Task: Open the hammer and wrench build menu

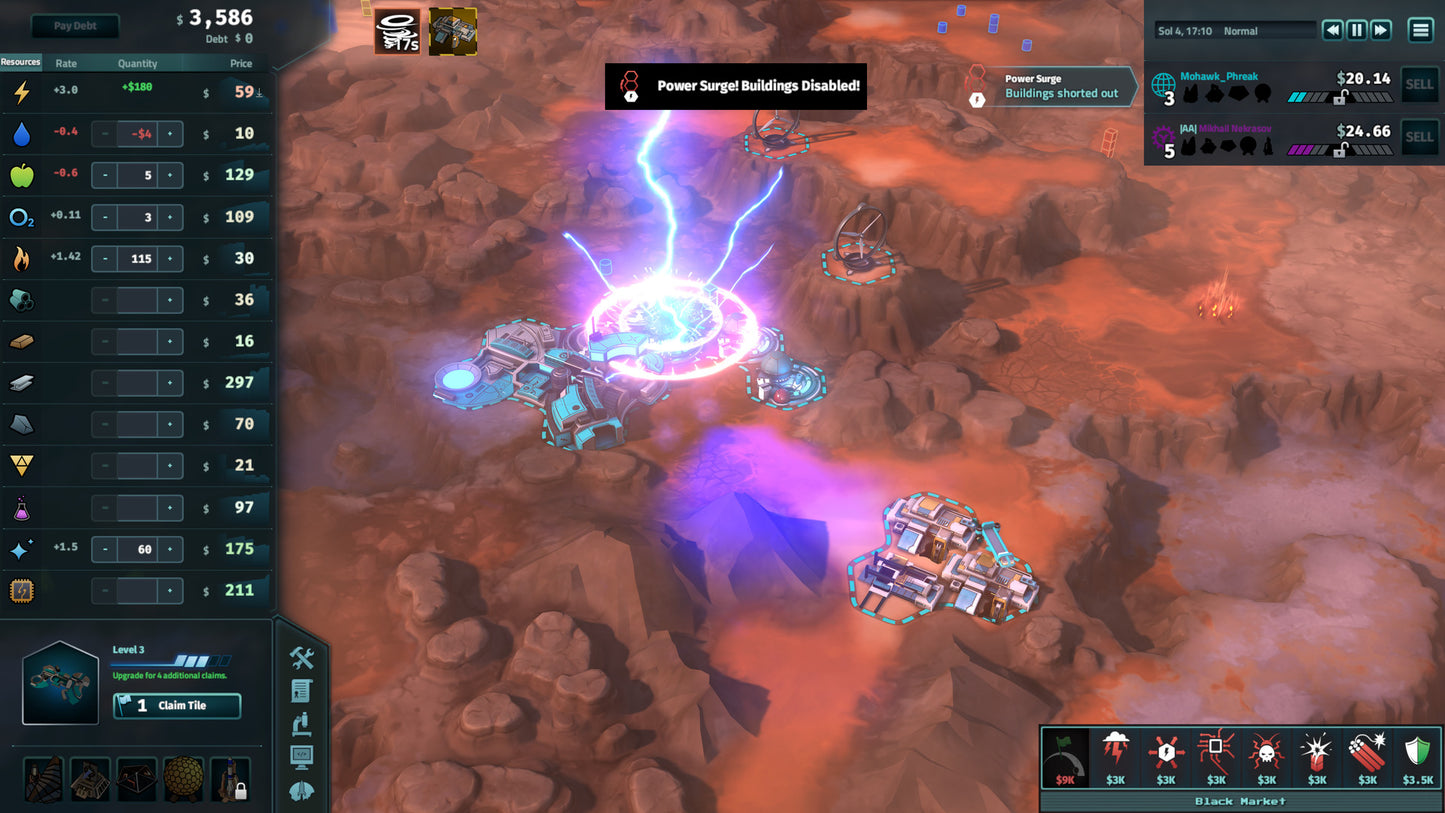Action: (302, 657)
